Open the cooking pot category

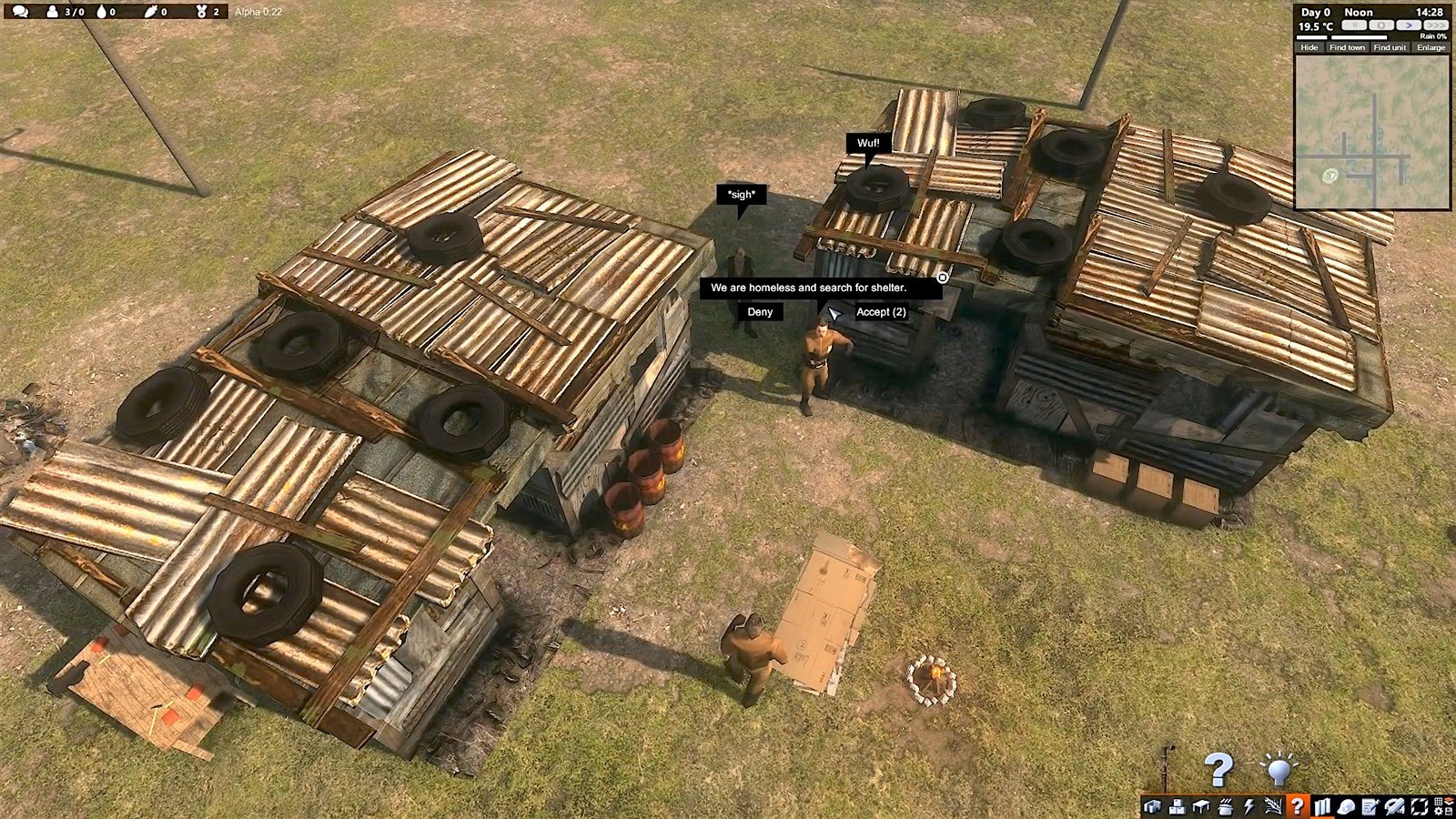click(1225, 806)
